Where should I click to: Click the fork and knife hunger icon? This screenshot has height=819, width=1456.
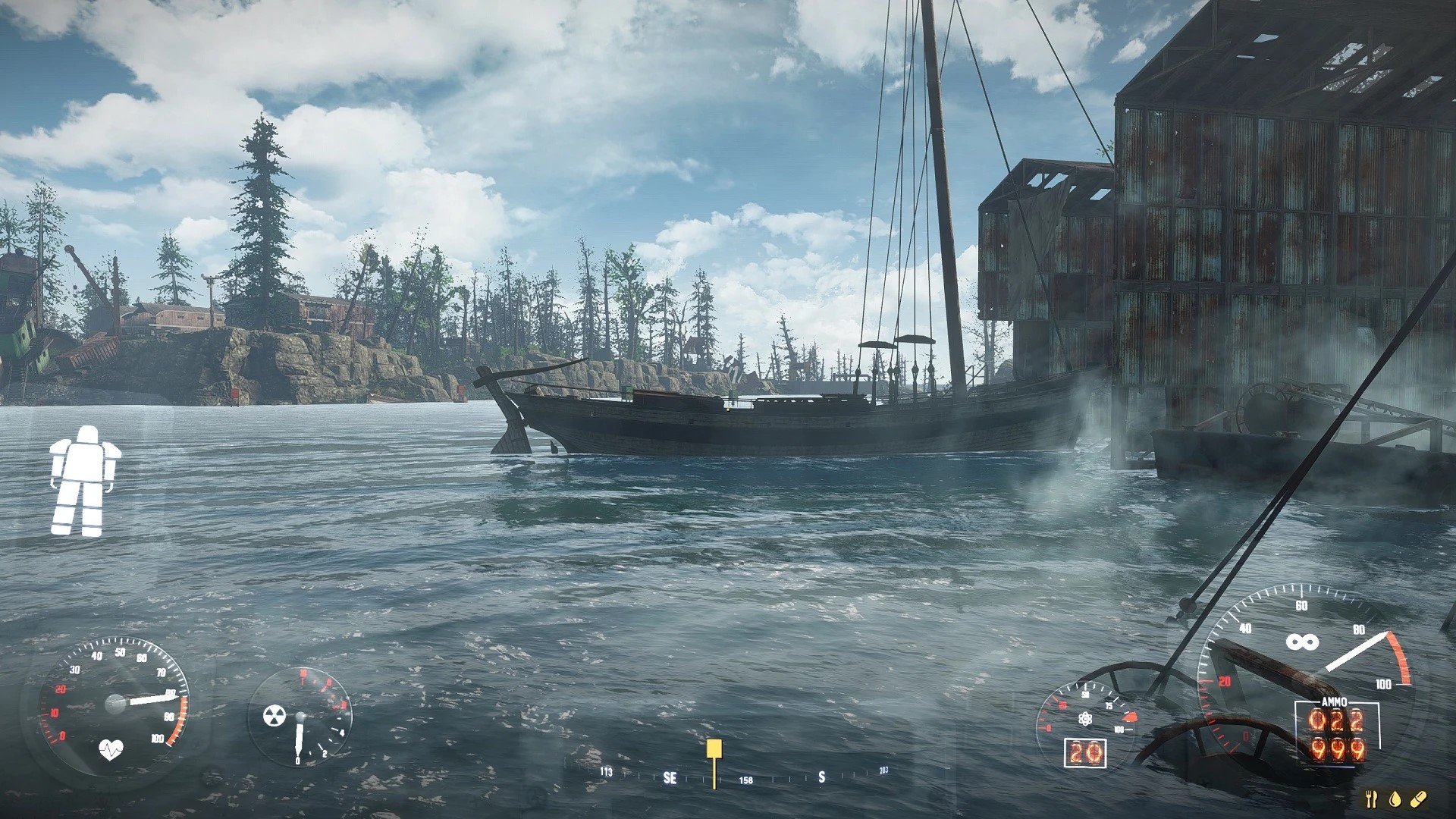(x=1371, y=799)
